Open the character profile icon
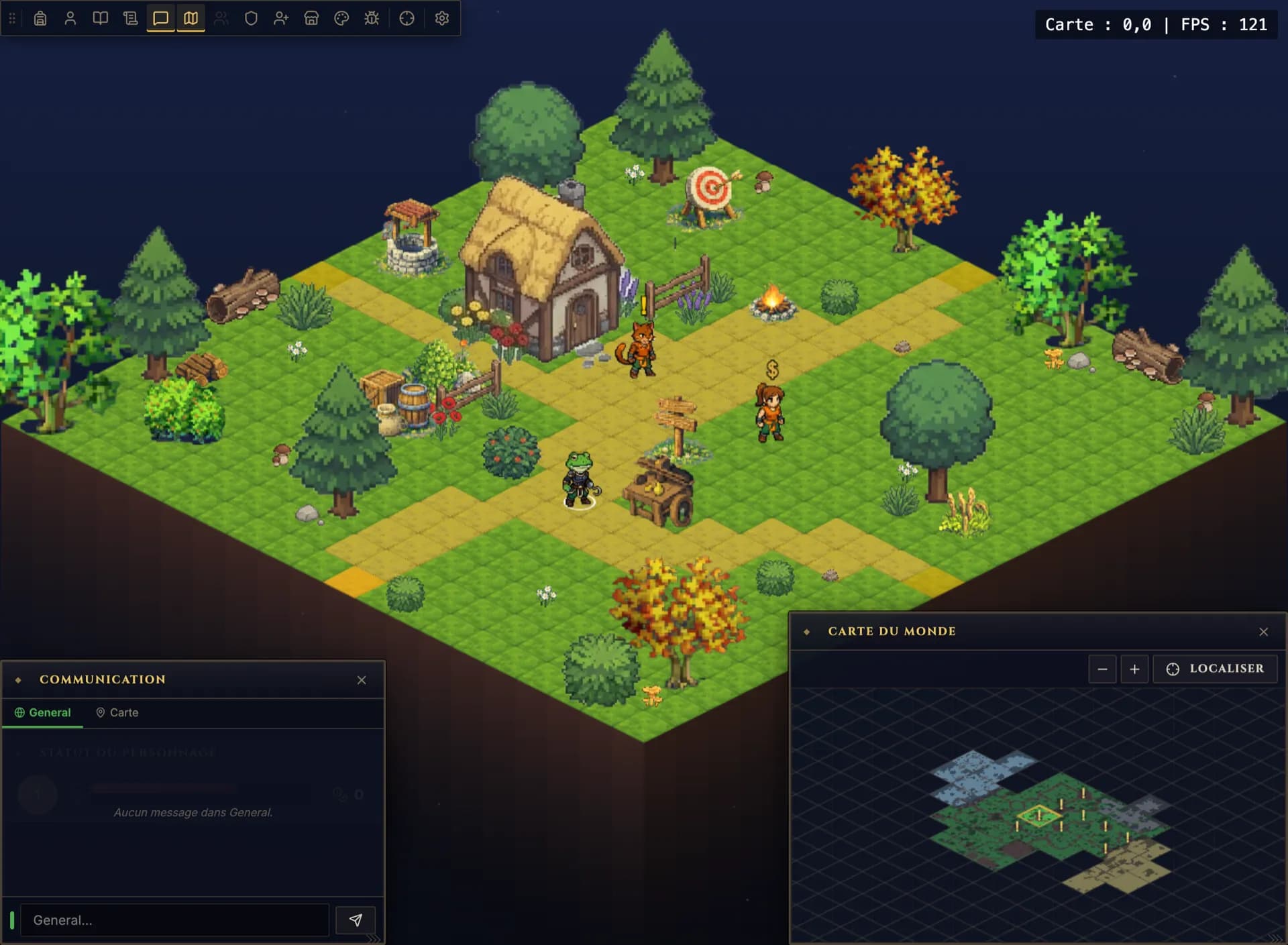This screenshot has height=945, width=1288. (70, 18)
